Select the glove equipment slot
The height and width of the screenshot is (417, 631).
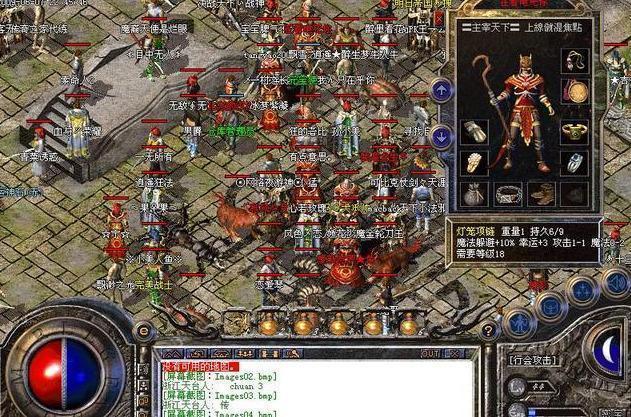(477, 131)
